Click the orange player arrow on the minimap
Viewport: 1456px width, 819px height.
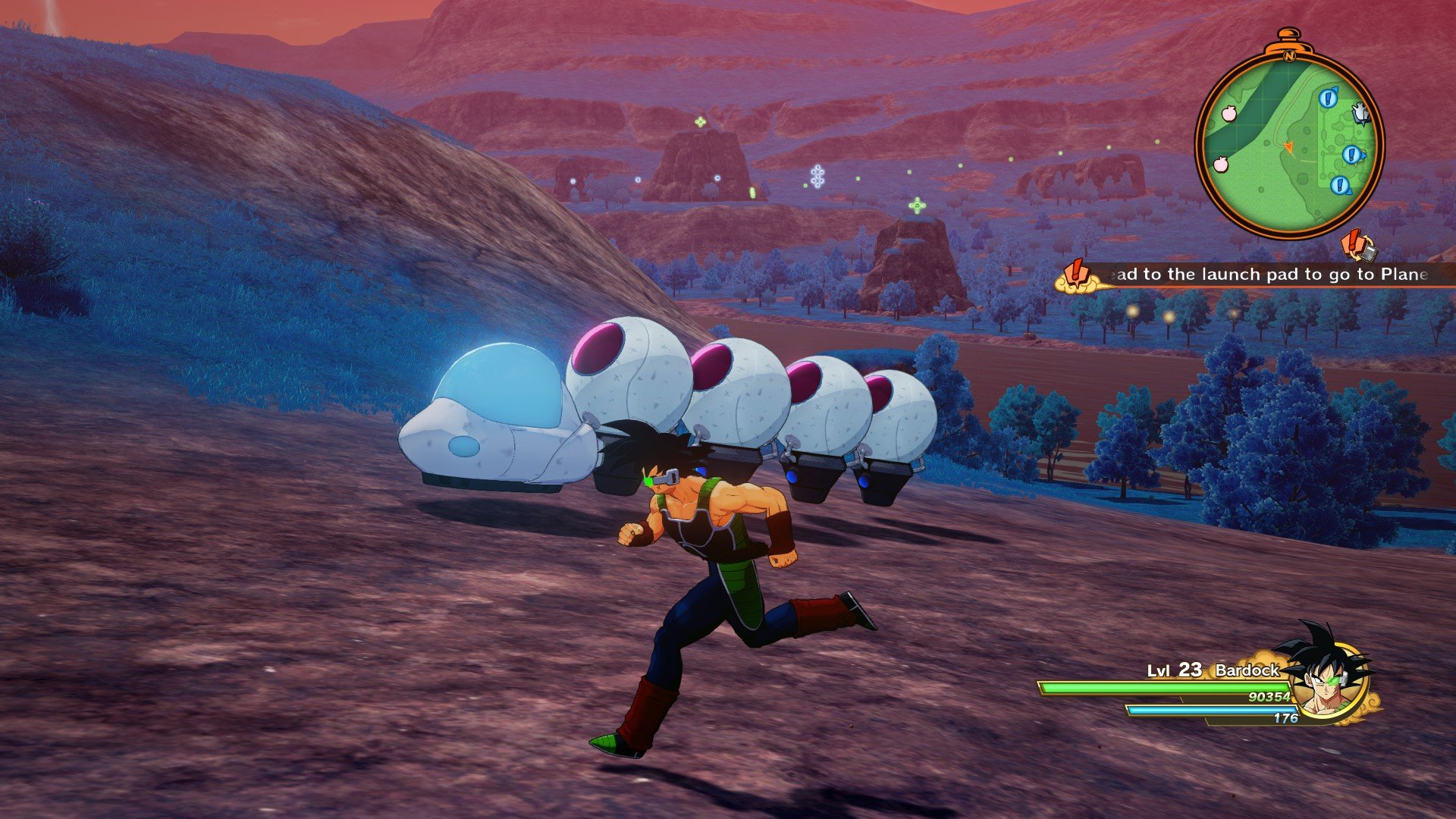[x=1288, y=146]
